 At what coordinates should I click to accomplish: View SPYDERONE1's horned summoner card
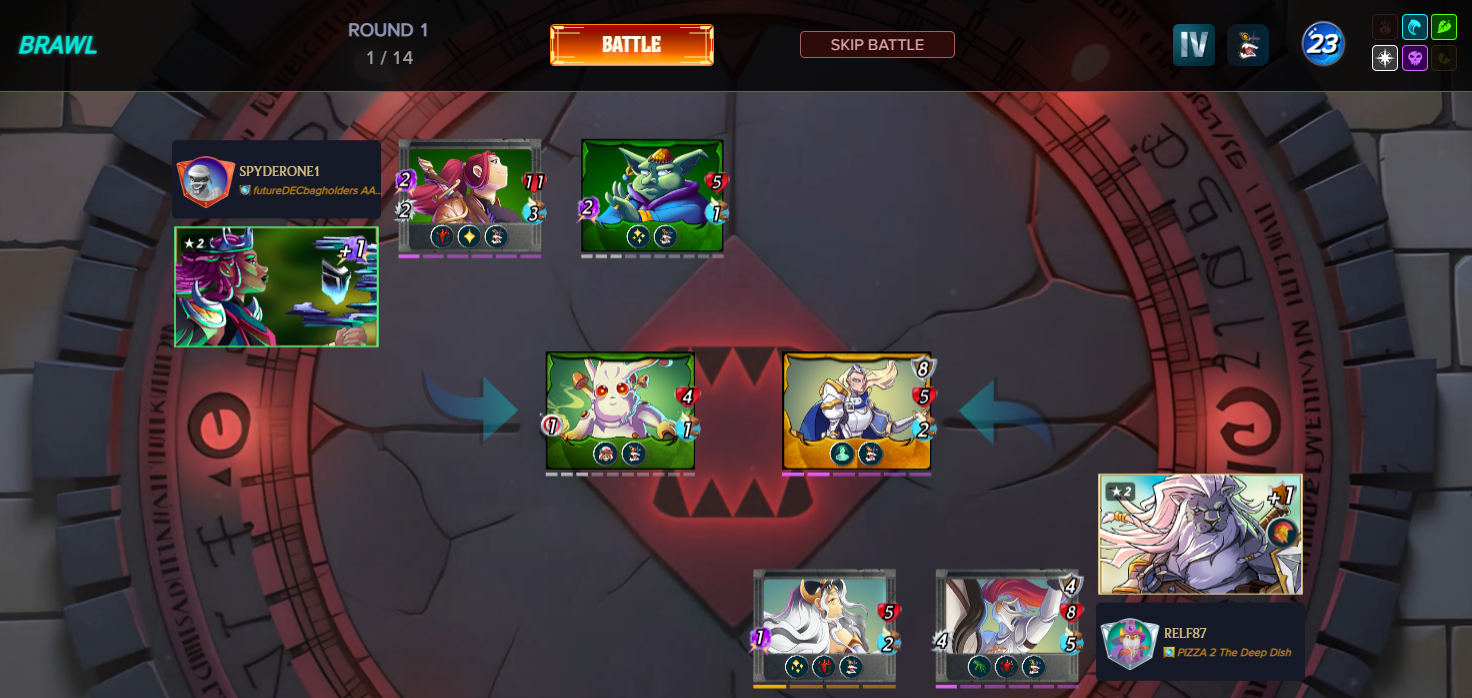pyautogui.click(x=276, y=287)
